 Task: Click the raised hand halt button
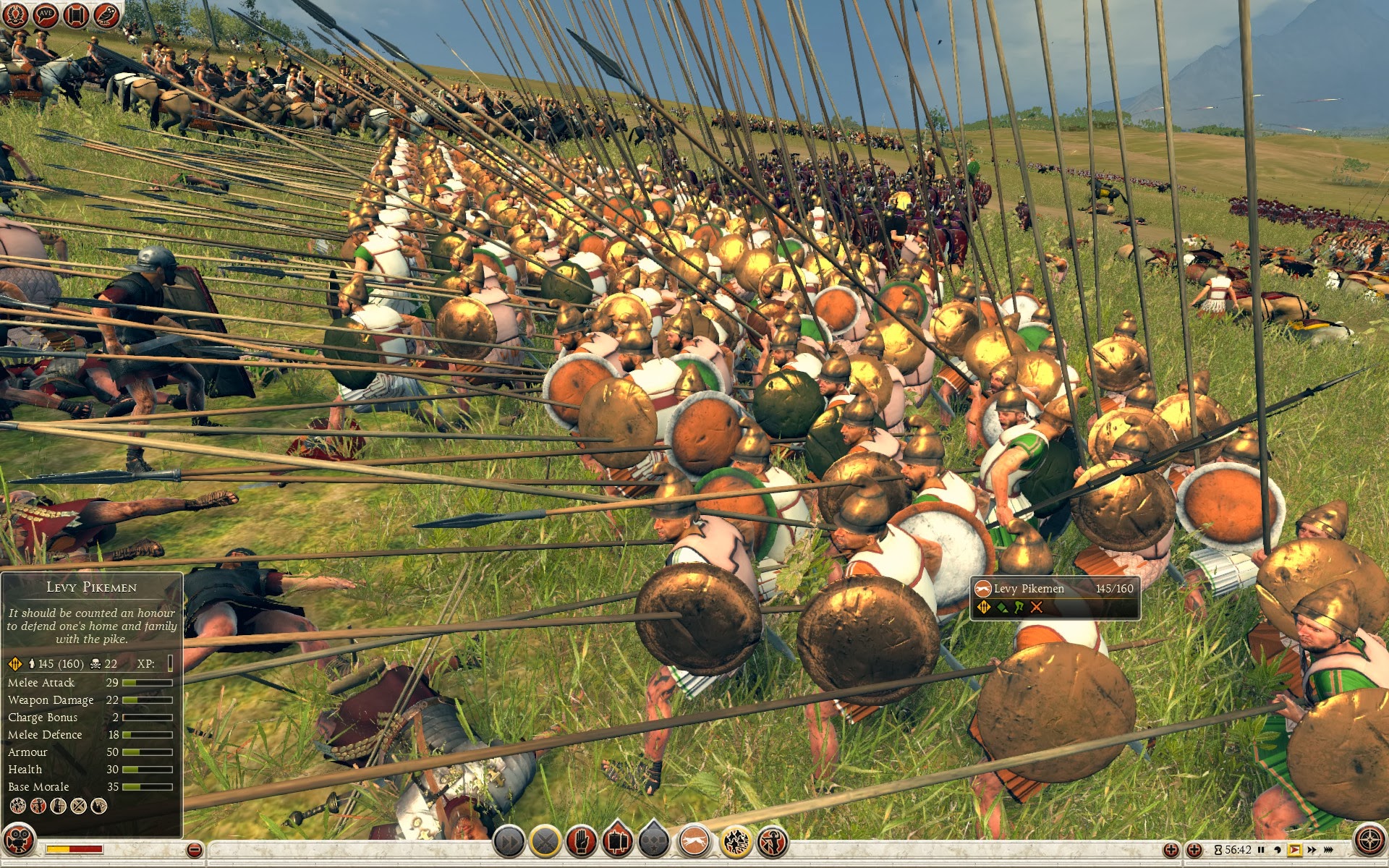point(582,842)
